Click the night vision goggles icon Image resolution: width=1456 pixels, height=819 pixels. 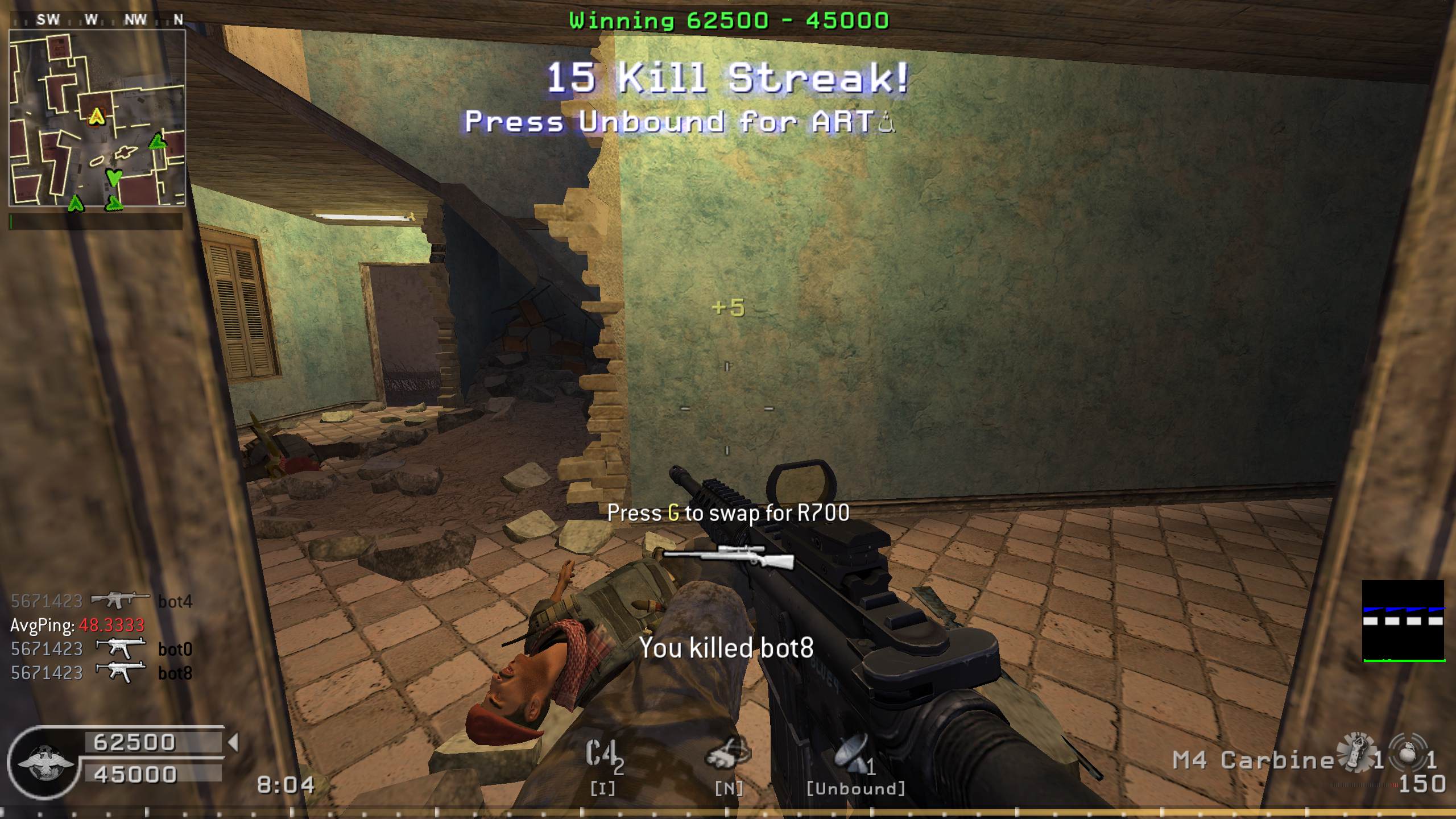[x=728, y=754]
